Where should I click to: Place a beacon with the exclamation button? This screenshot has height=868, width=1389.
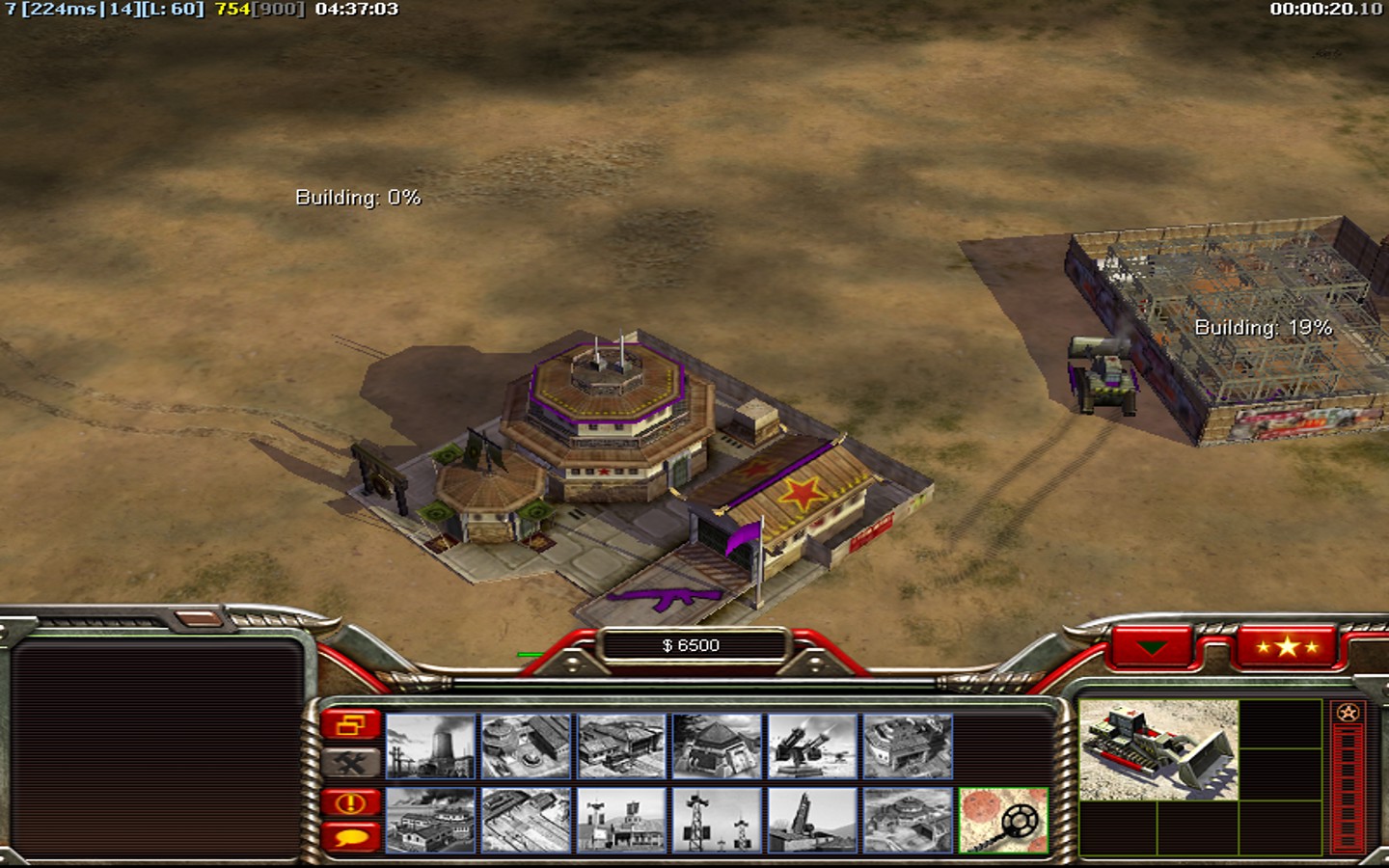(351, 802)
